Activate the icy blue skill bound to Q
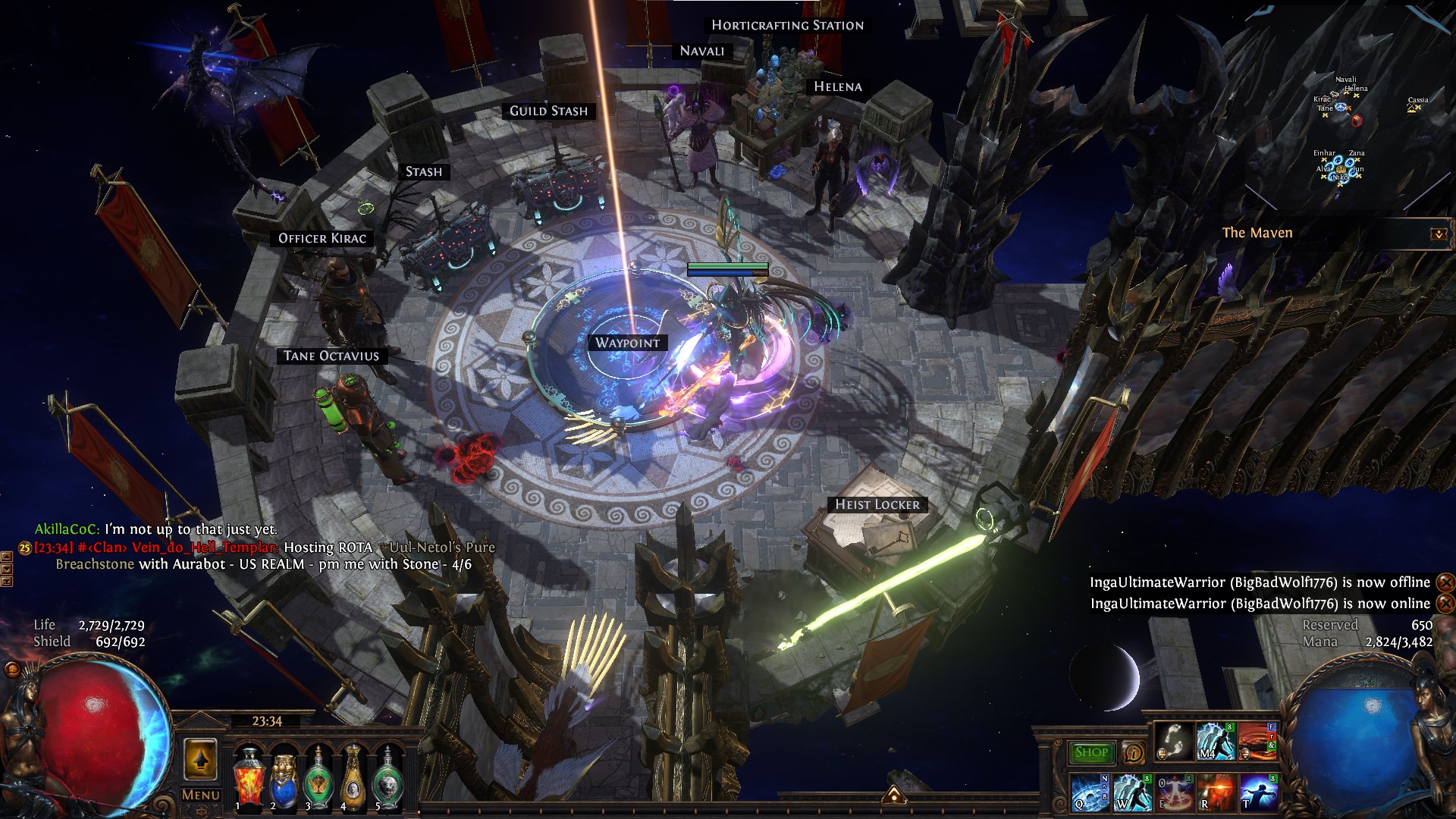The height and width of the screenshot is (819, 1456). click(1088, 792)
